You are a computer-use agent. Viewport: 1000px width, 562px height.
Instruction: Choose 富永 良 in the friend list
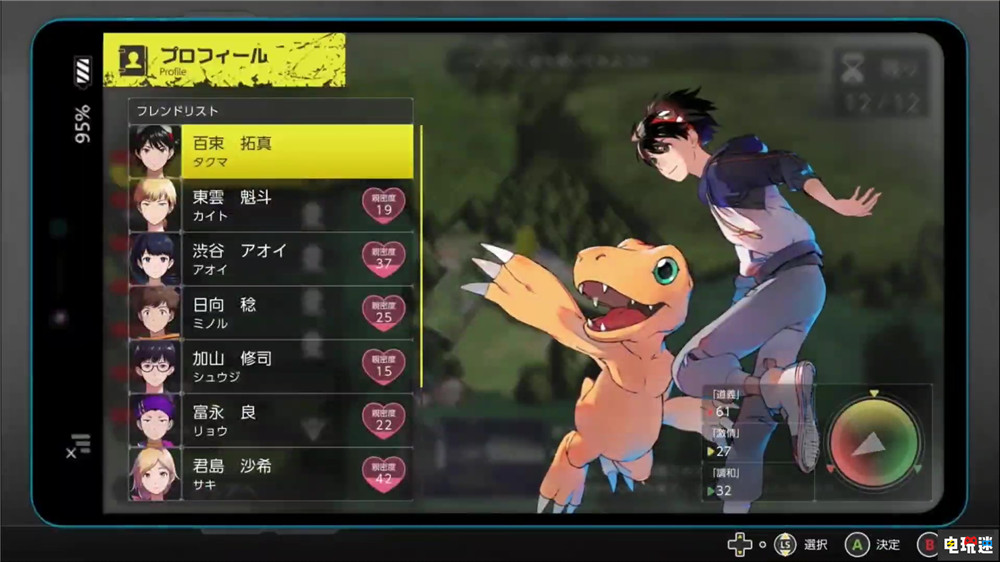tap(271, 420)
